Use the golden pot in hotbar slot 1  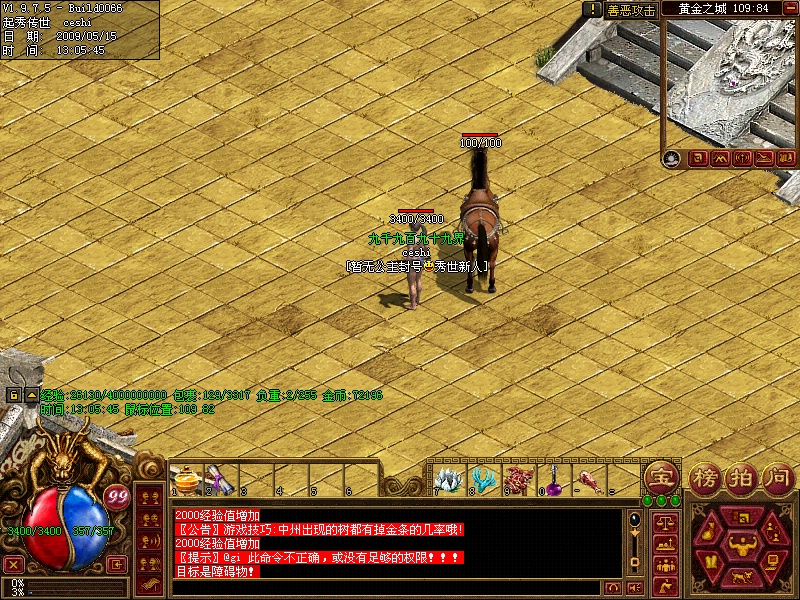pos(185,480)
